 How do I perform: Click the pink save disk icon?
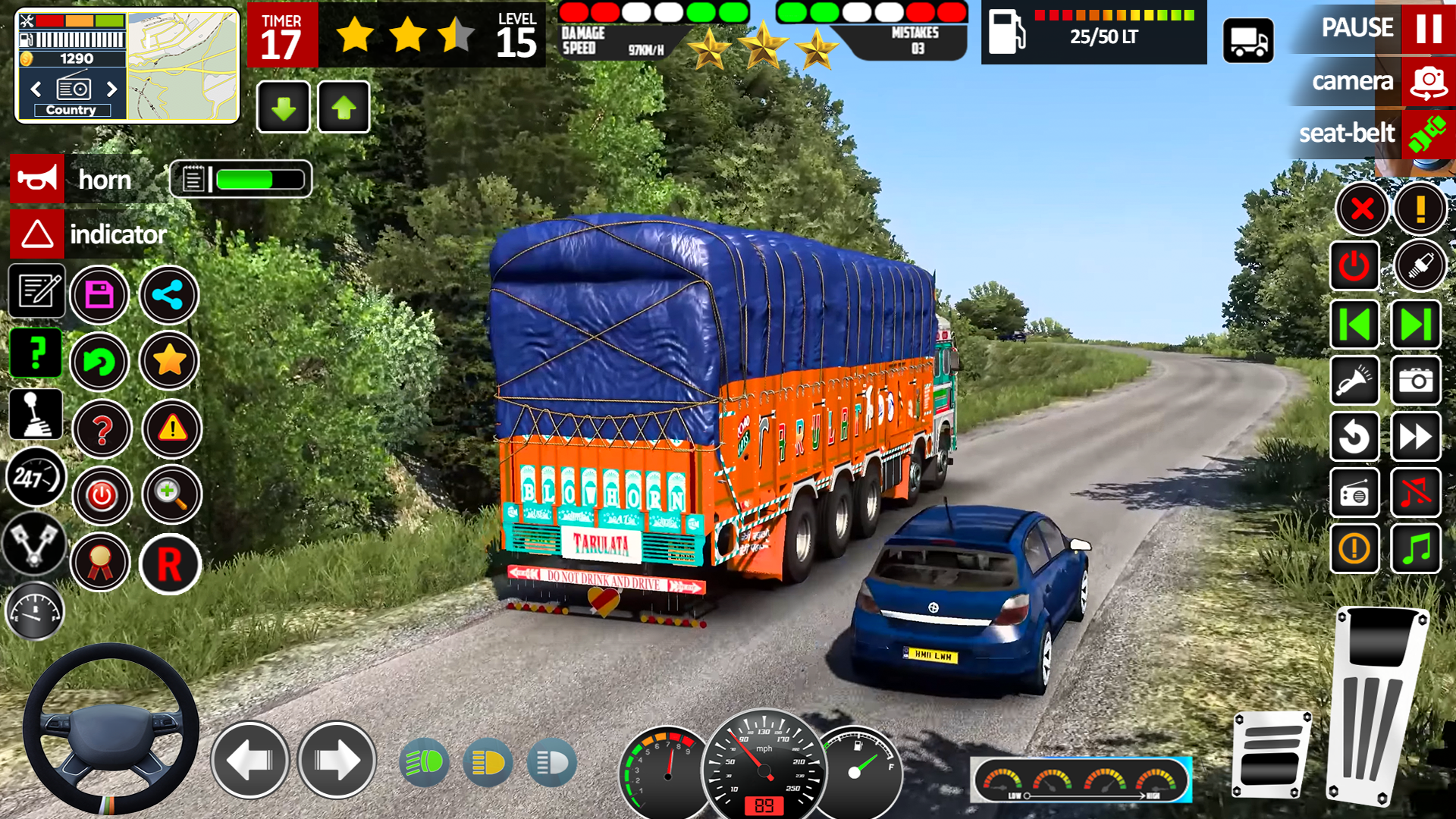click(99, 295)
